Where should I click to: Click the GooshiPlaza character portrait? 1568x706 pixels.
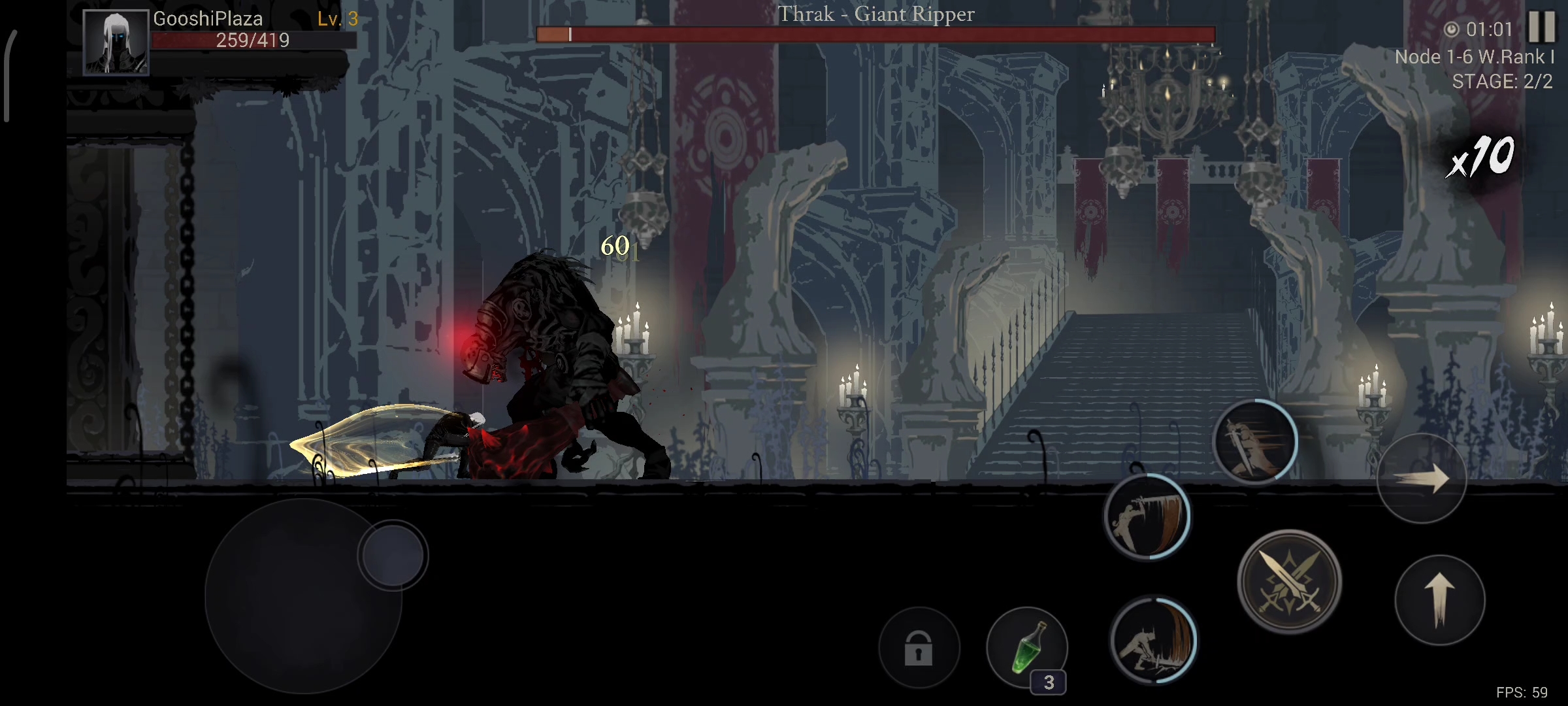[x=116, y=42]
